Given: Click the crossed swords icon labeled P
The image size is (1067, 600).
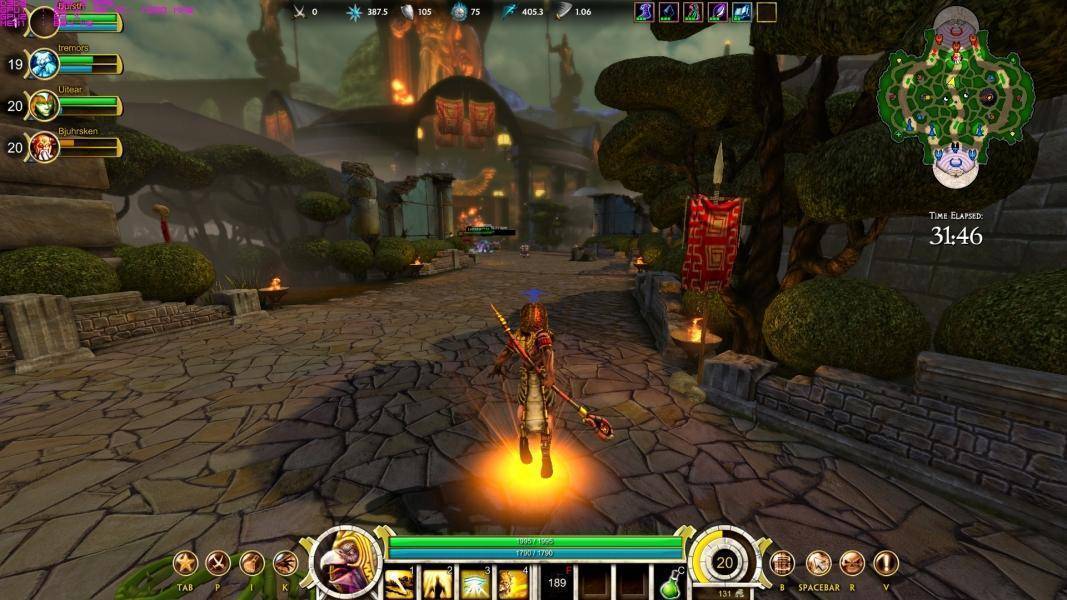Looking at the screenshot, I should [x=218, y=563].
